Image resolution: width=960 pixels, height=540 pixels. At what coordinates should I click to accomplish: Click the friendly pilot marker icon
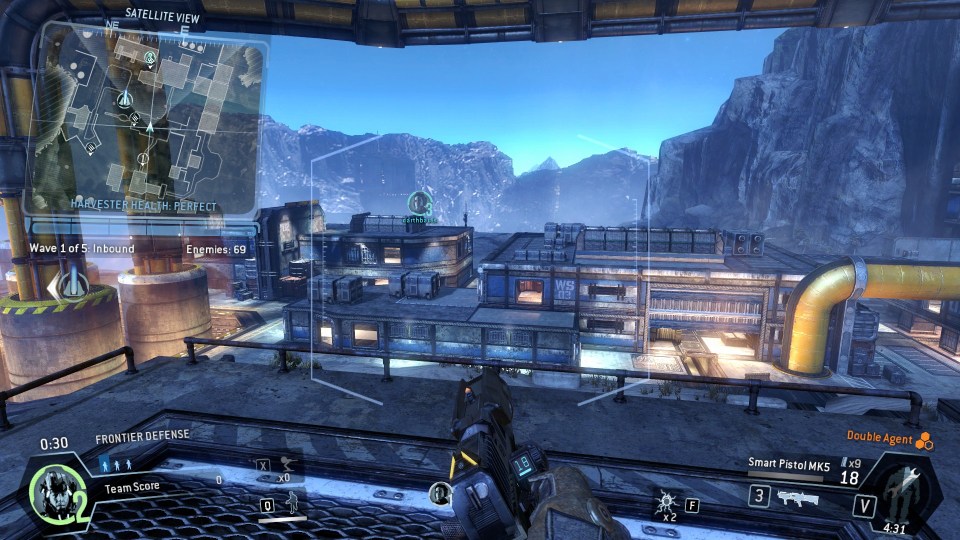[419, 202]
